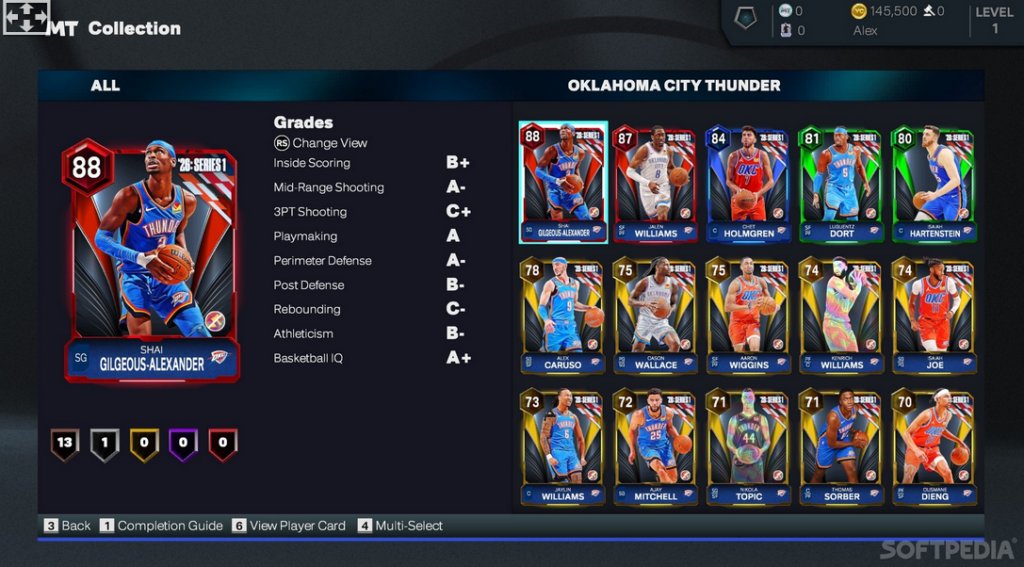Click View Player Card in the bottom bar
Image resolution: width=1024 pixels, height=567 pixels.
pyautogui.click(x=289, y=526)
